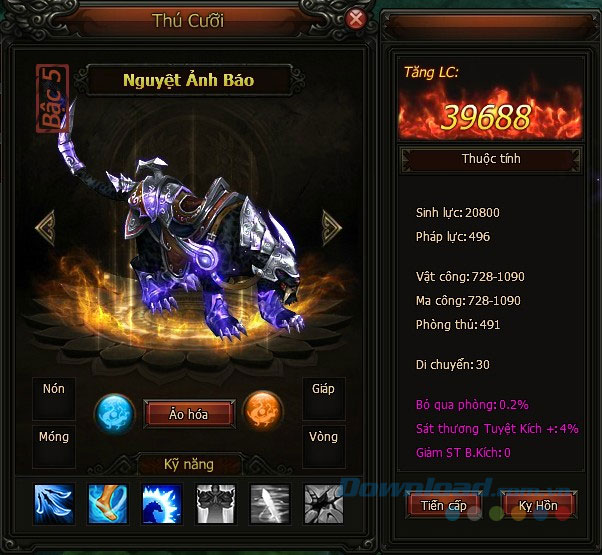Select the grey armor skill

[x=216, y=504]
